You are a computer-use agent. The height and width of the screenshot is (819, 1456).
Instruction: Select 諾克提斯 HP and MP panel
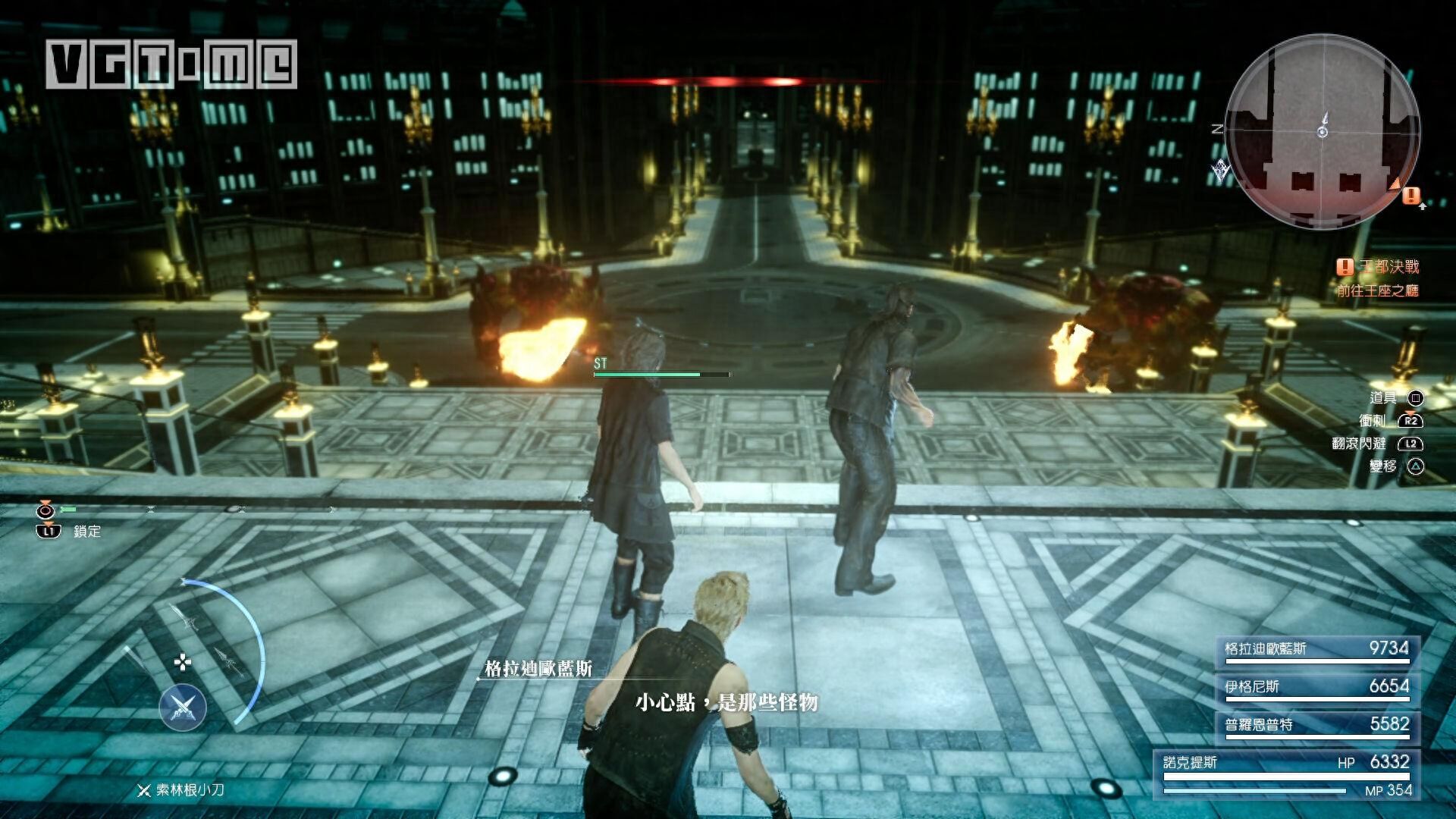coord(1287,775)
